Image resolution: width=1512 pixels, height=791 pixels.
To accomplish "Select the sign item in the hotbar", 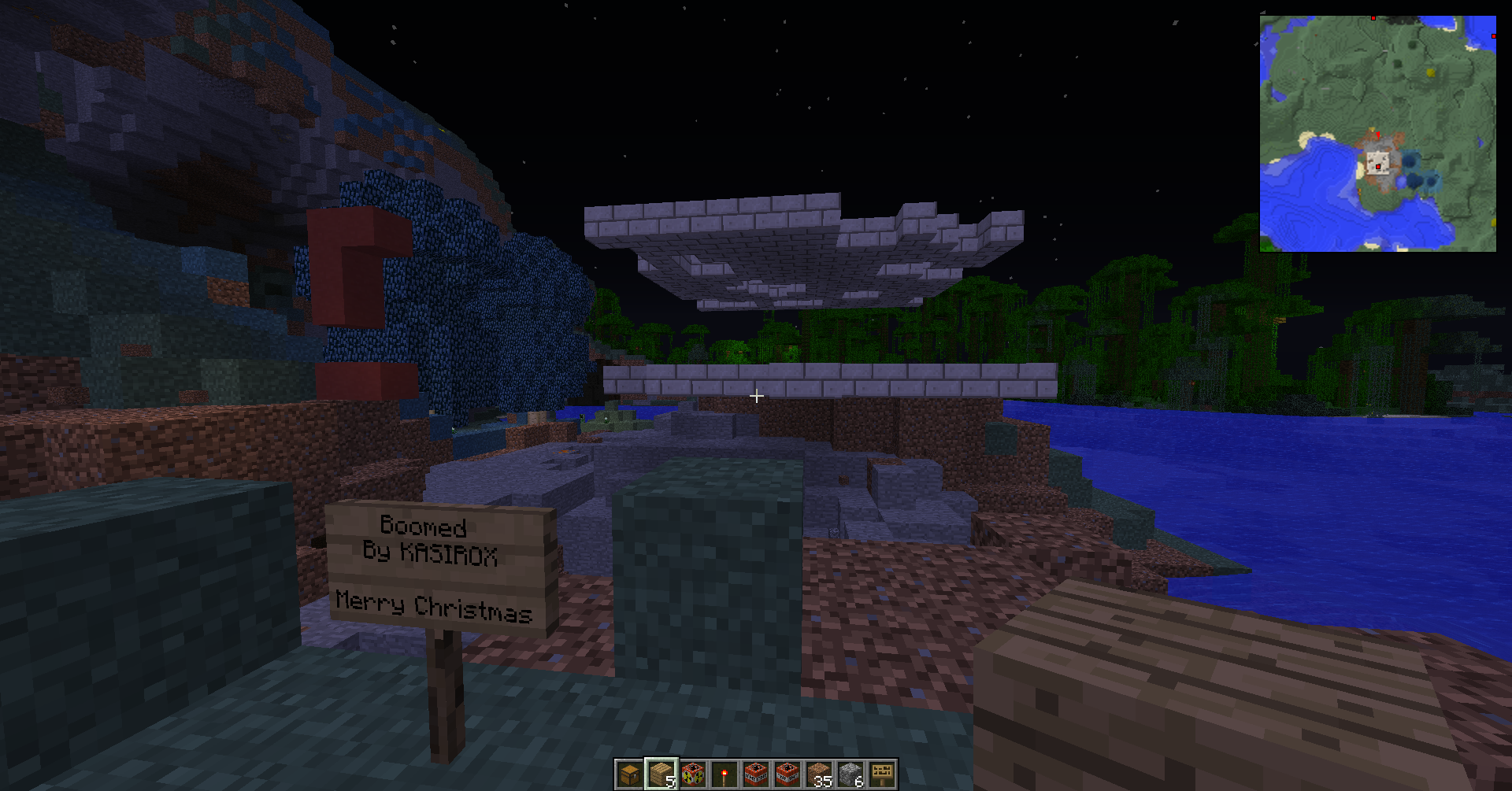I will click(x=882, y=774).
